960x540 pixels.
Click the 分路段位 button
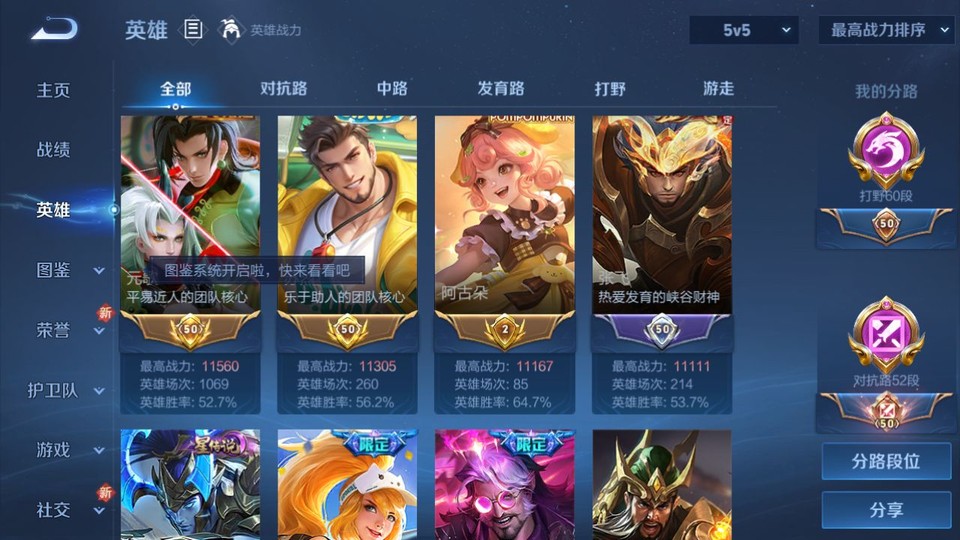click(886, 462)
